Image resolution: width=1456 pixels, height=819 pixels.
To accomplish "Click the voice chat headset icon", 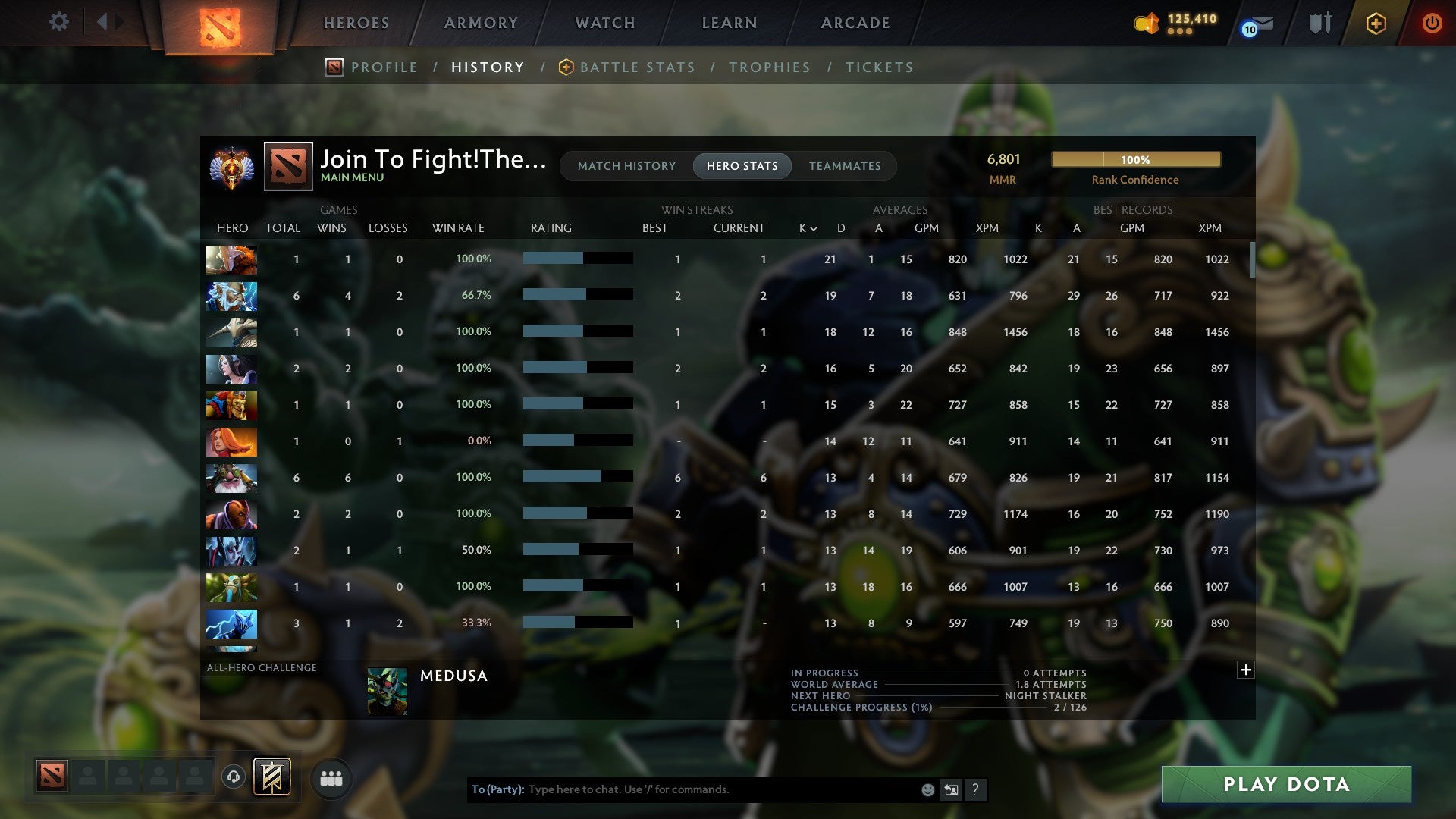I will coord(232,776).
